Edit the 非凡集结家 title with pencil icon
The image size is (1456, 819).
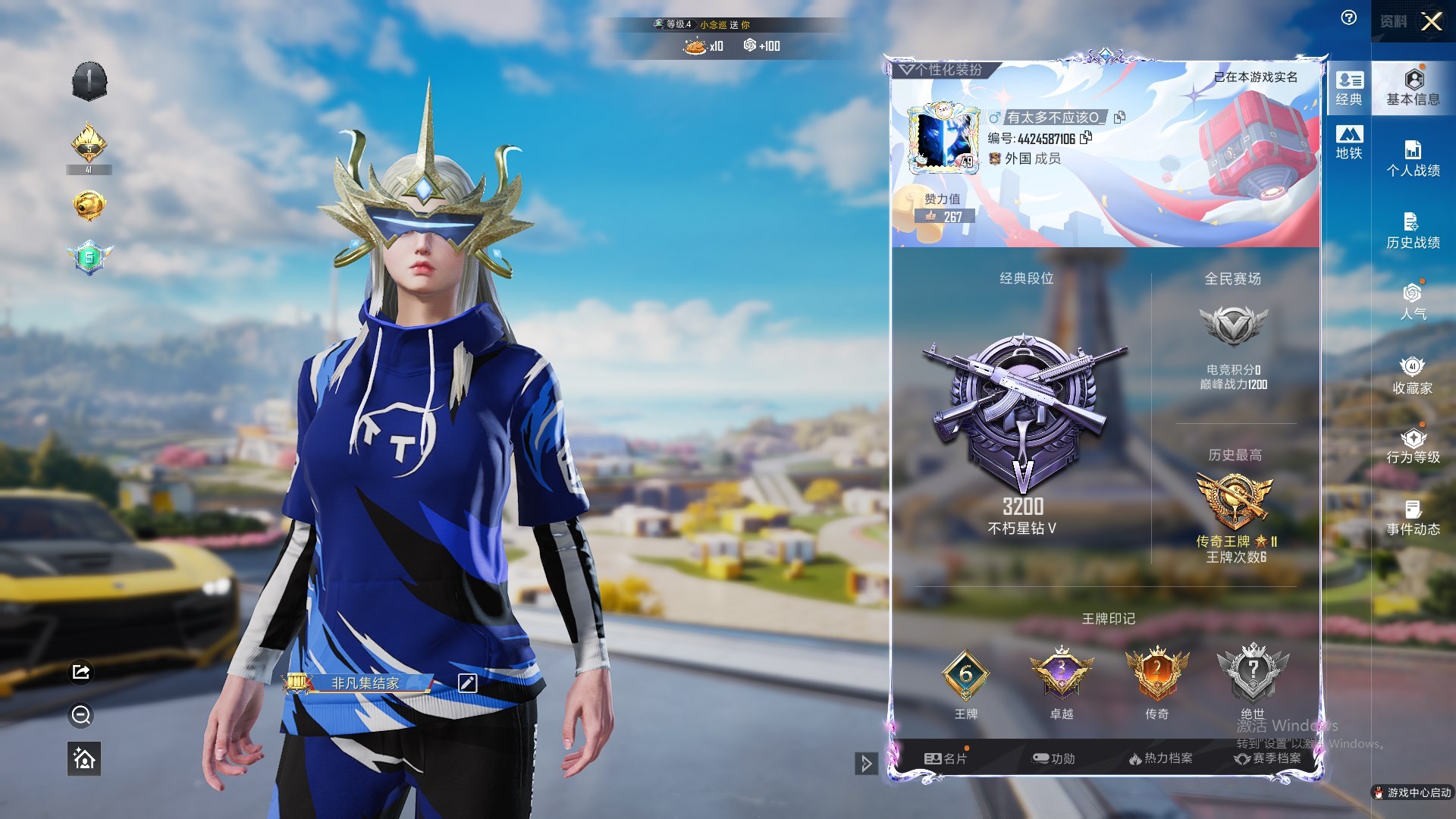467,683
